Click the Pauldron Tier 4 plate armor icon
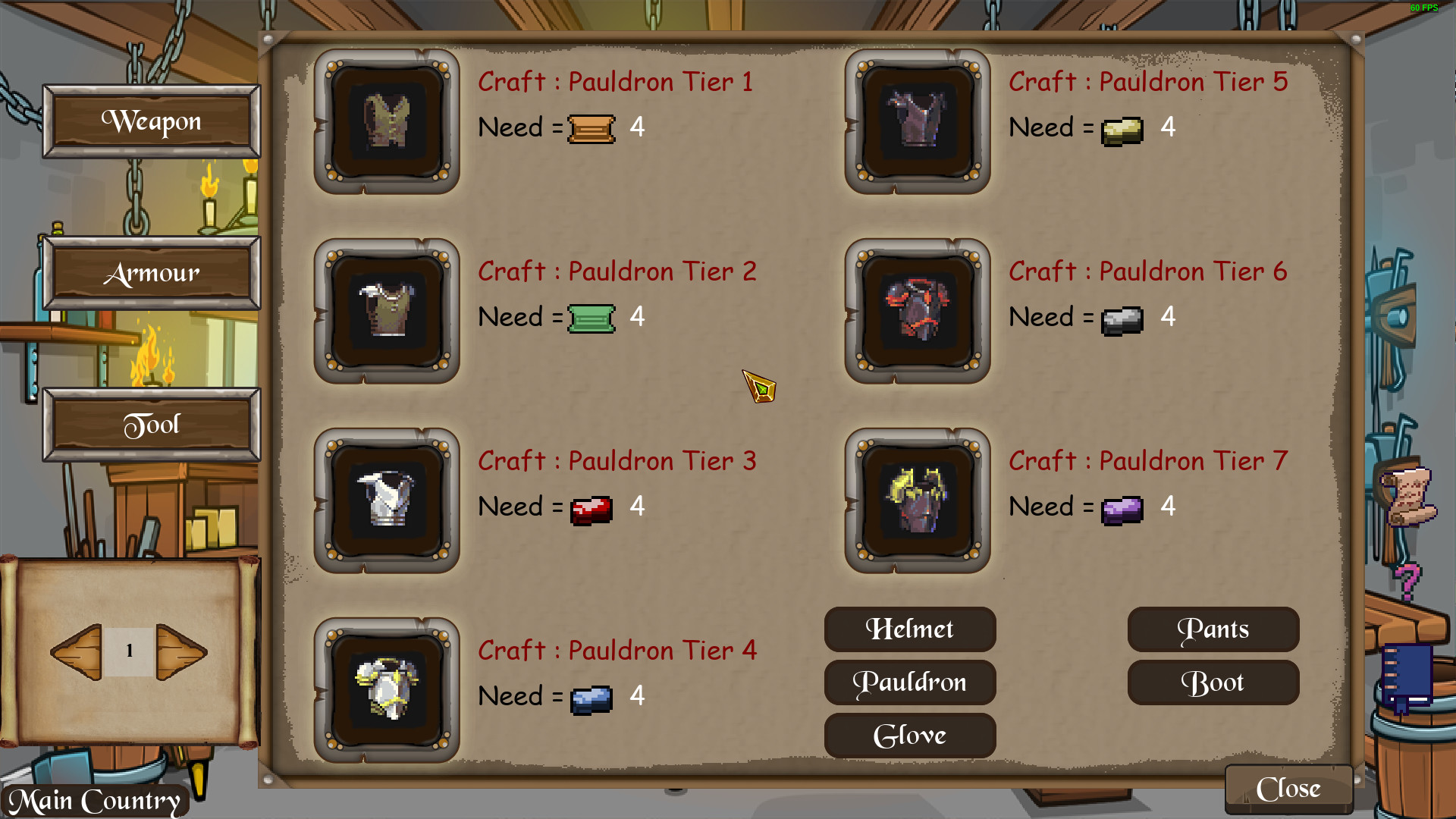The image size is (1456, 819). pos(388,690)
